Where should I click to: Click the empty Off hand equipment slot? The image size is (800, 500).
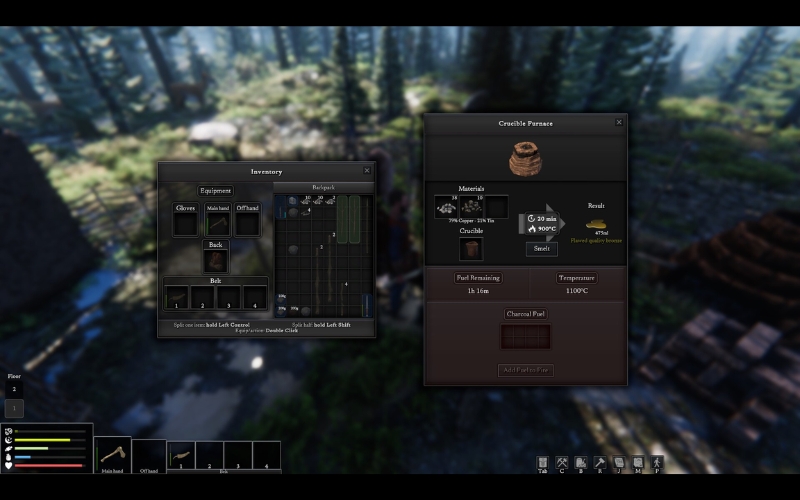point(247,223)
